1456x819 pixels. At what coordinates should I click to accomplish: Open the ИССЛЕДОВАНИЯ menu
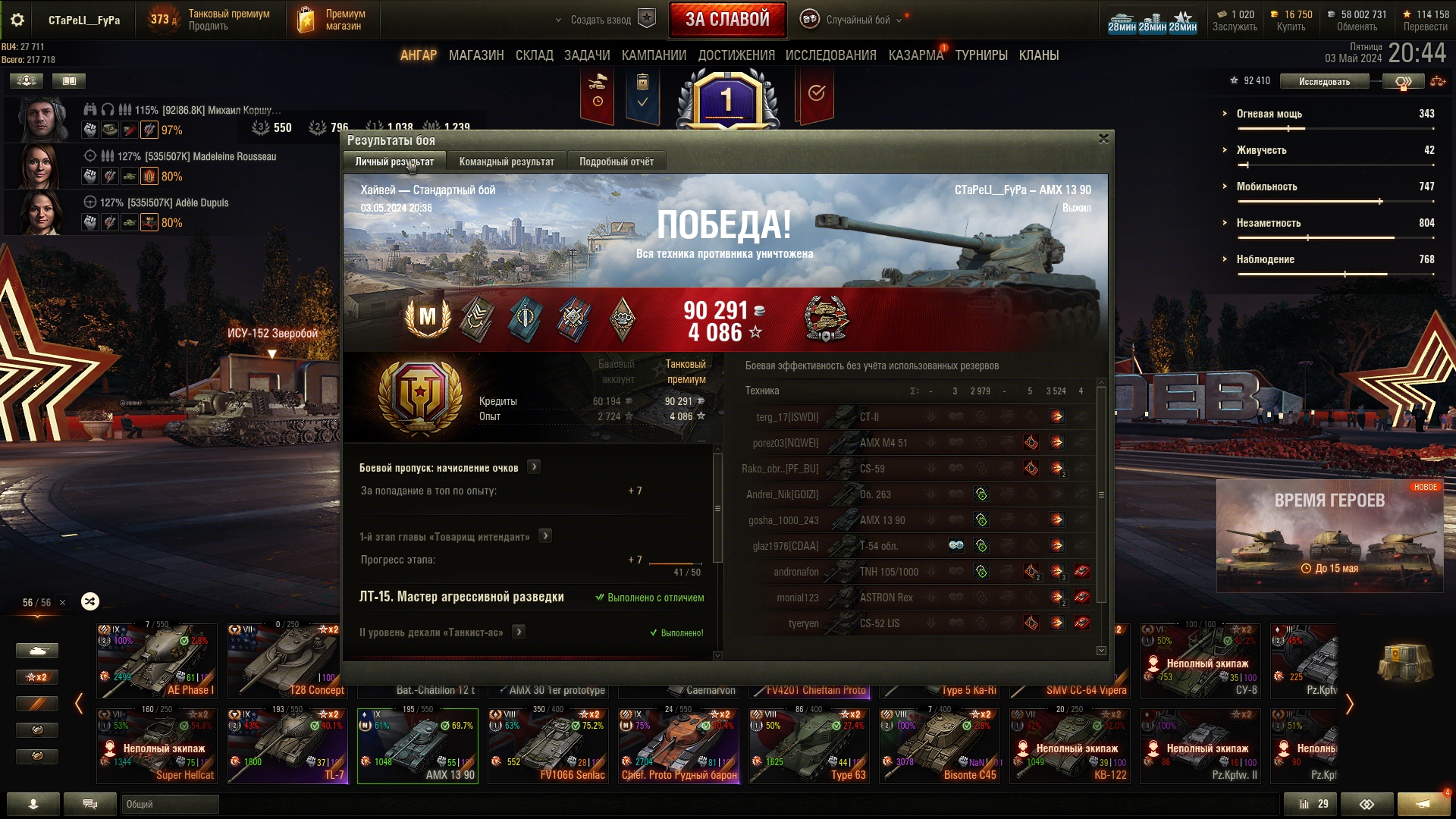(x=830, y=55)
